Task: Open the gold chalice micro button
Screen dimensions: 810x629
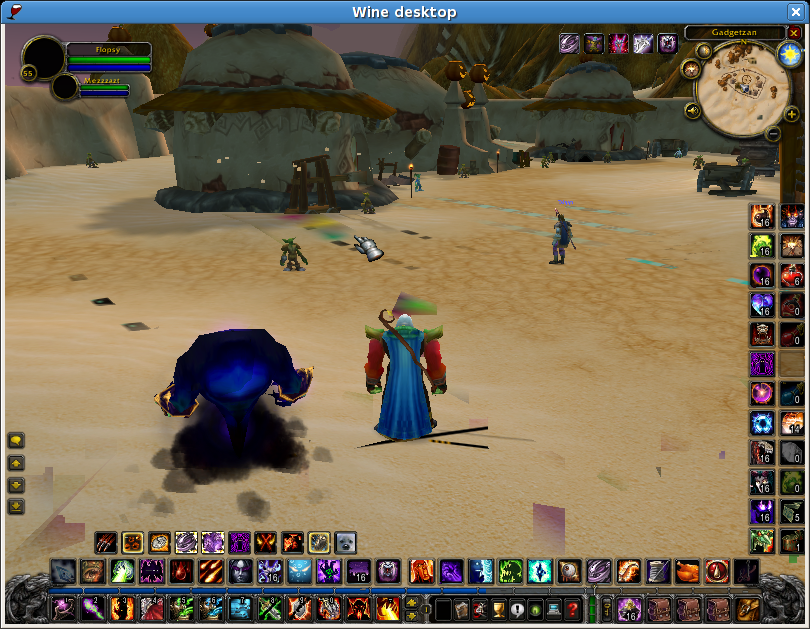Action: 498,608
